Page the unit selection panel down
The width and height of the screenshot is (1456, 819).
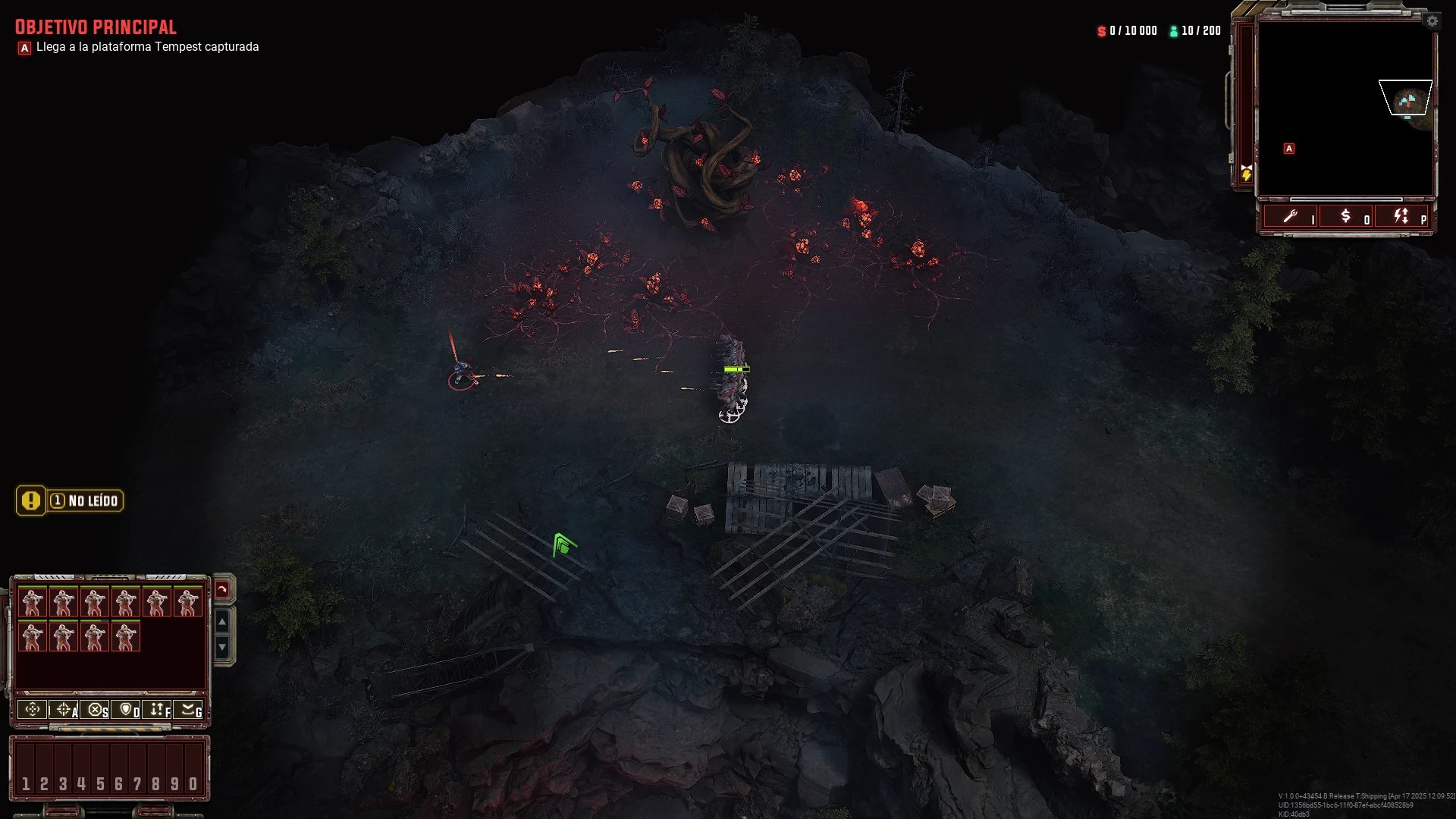[x=222, y=647]
